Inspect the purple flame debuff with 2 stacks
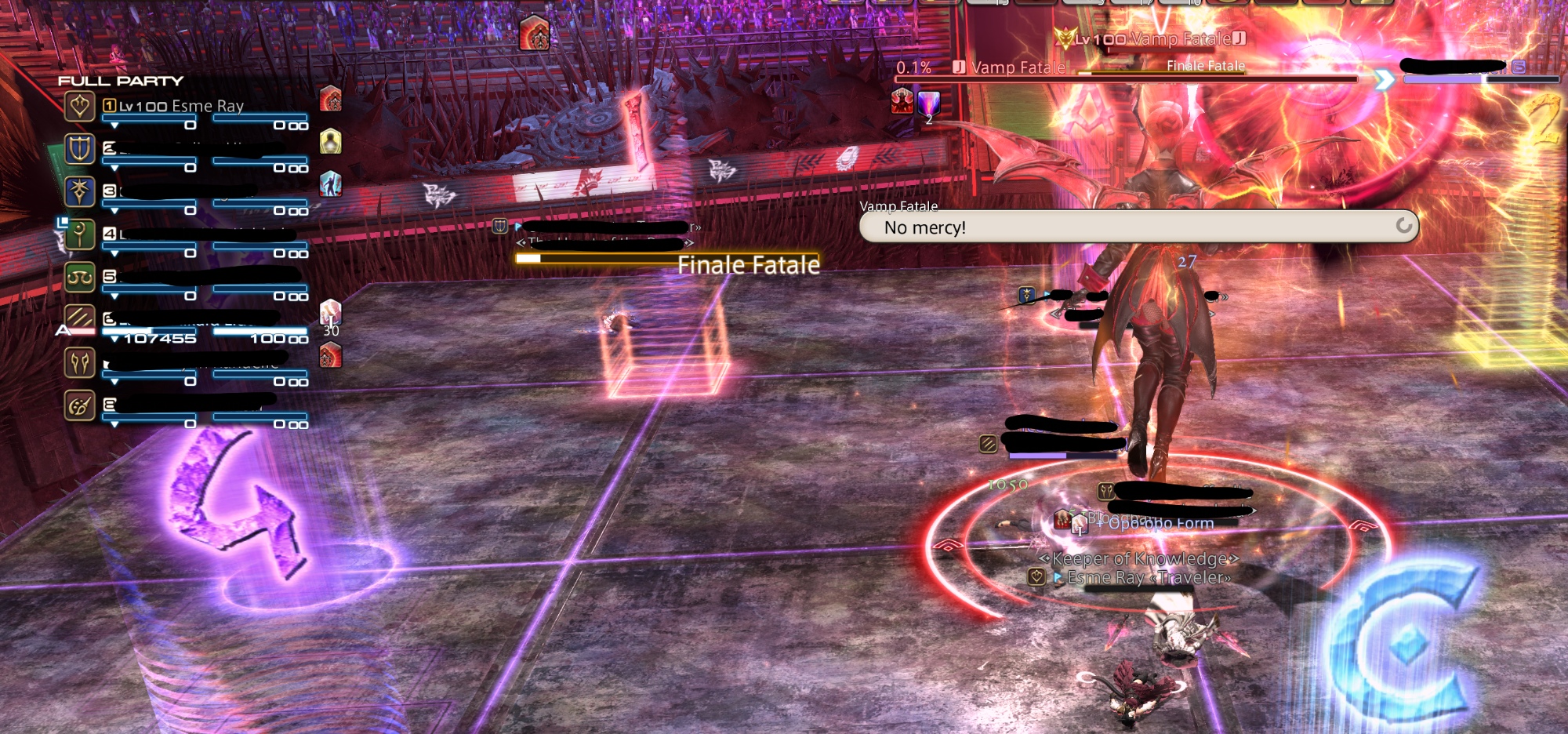 tap(928, 103)
